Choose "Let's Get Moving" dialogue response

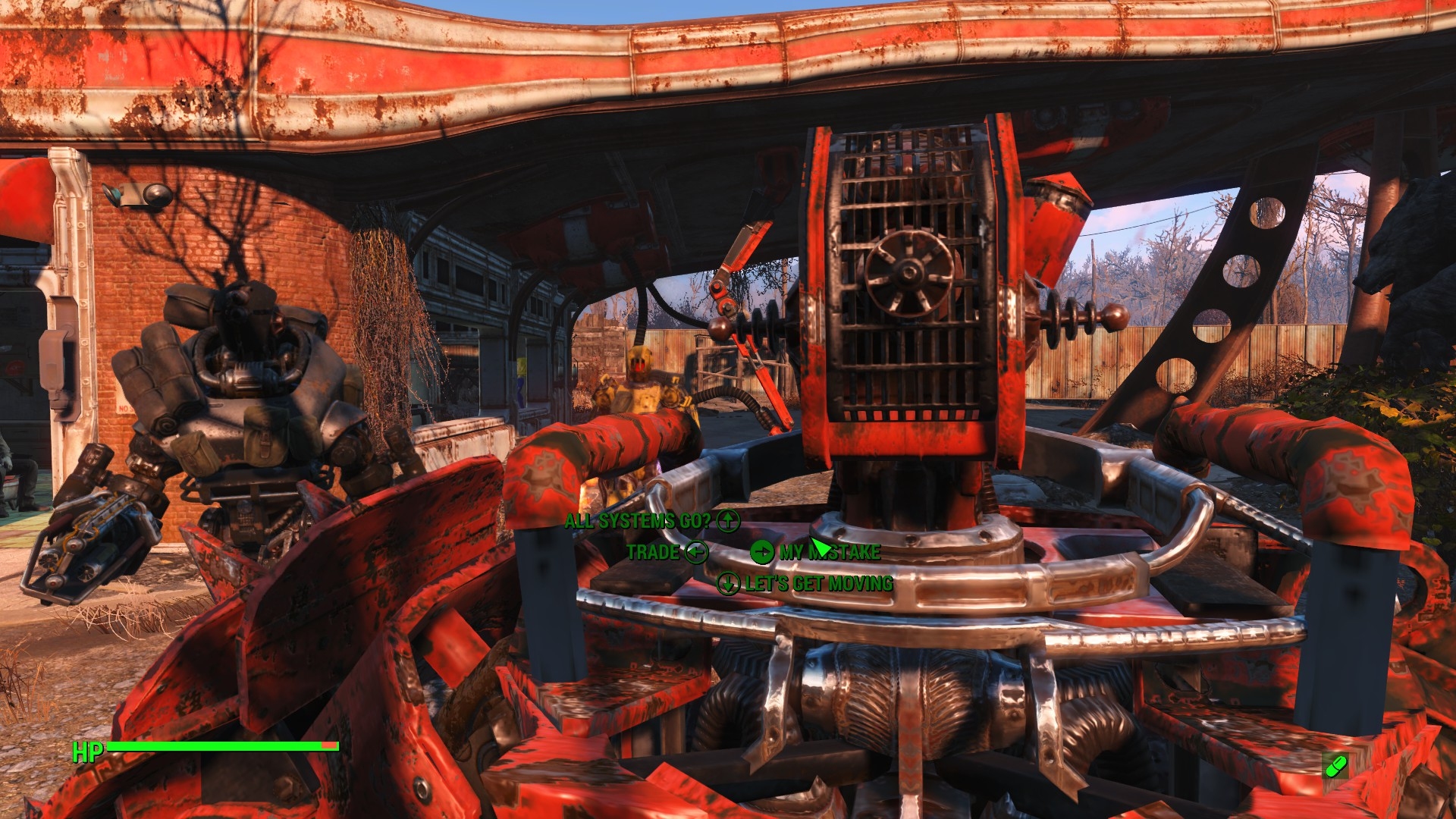[x=818, y=584]
